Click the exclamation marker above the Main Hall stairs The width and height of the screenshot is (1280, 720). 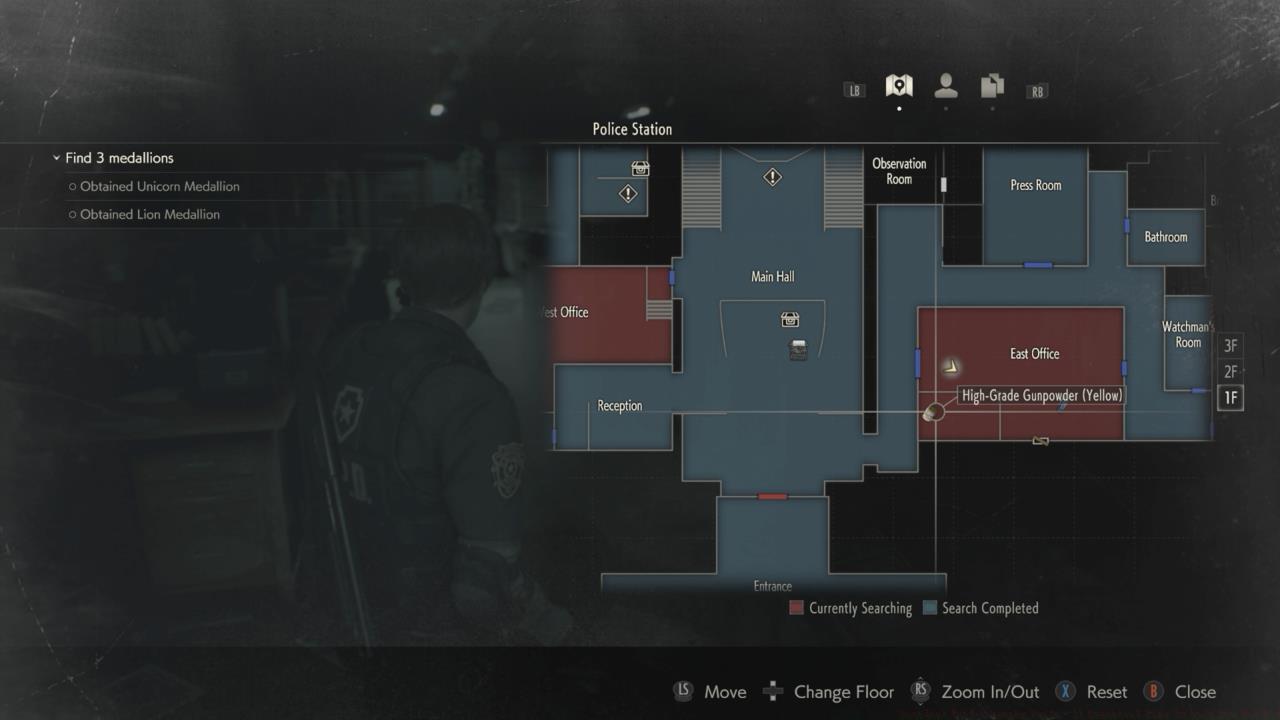(x=771, y=176)
